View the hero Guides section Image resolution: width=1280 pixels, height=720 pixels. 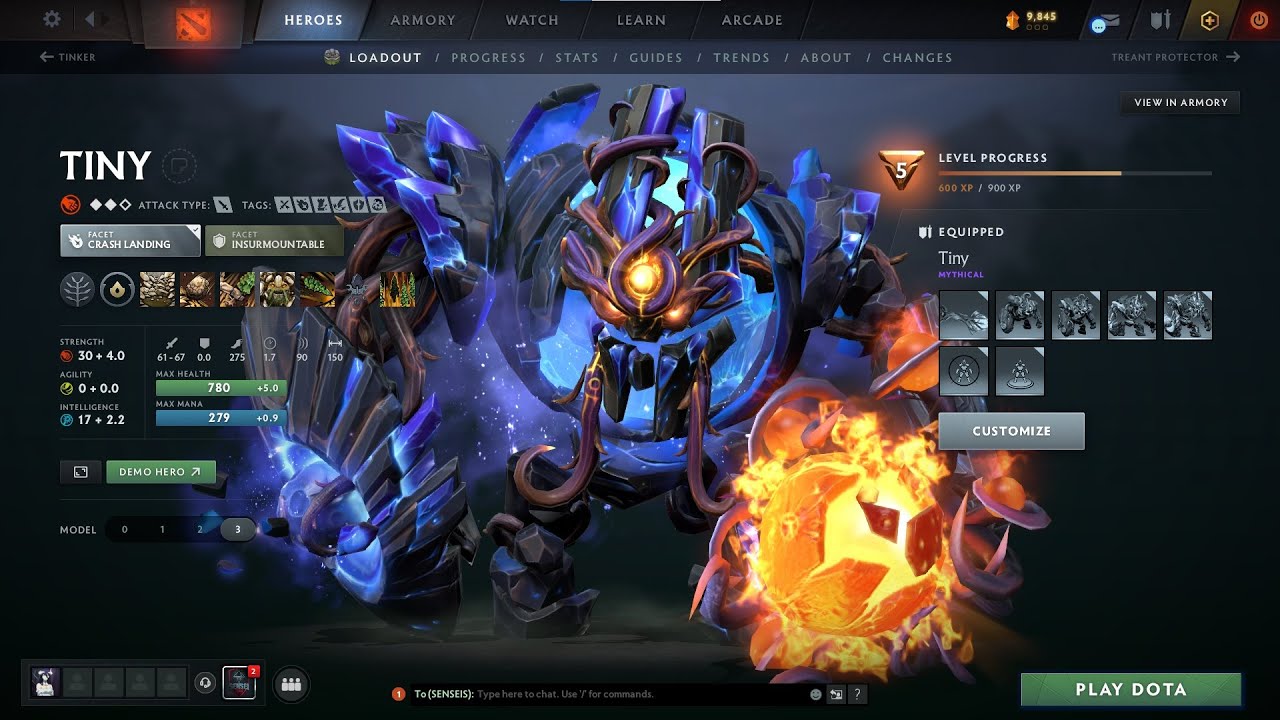tap(656, 58)
